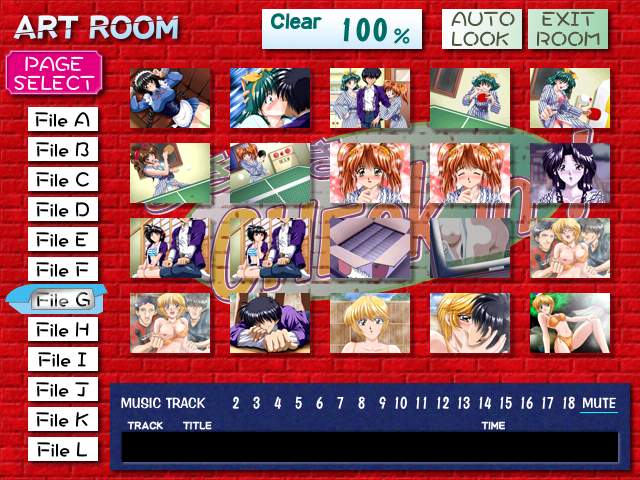Image resolution: width=640 pixels, height=480 pixels.
Task: Switch to File J
Action: [x=62, y=390]
